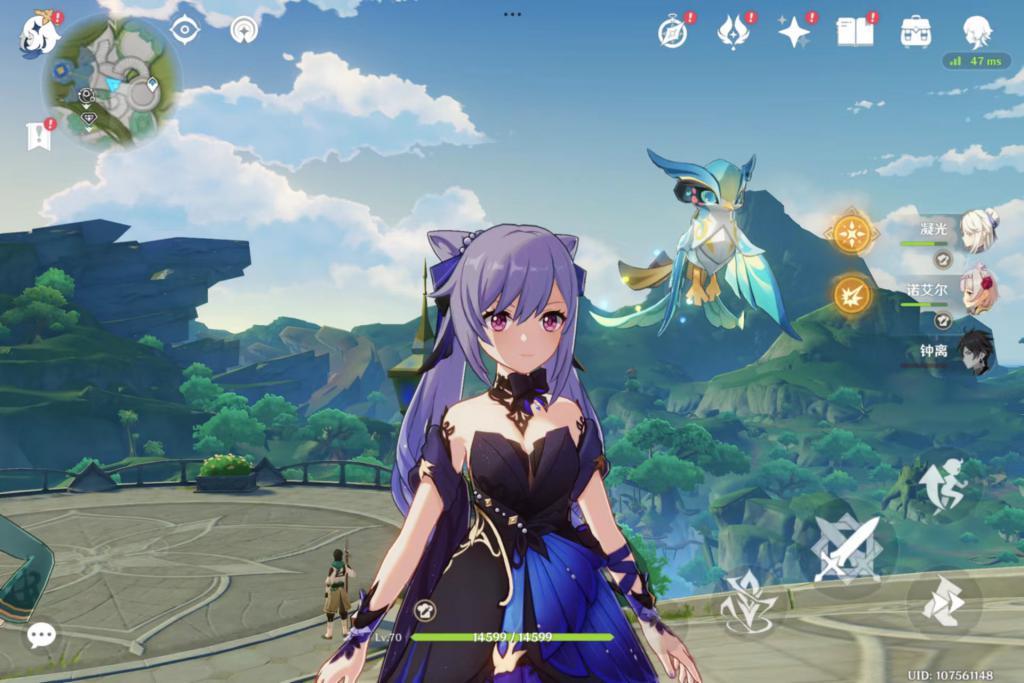Open the four-point star wish icon
The image size is (1024, 683).
click(x=794, y=32)
